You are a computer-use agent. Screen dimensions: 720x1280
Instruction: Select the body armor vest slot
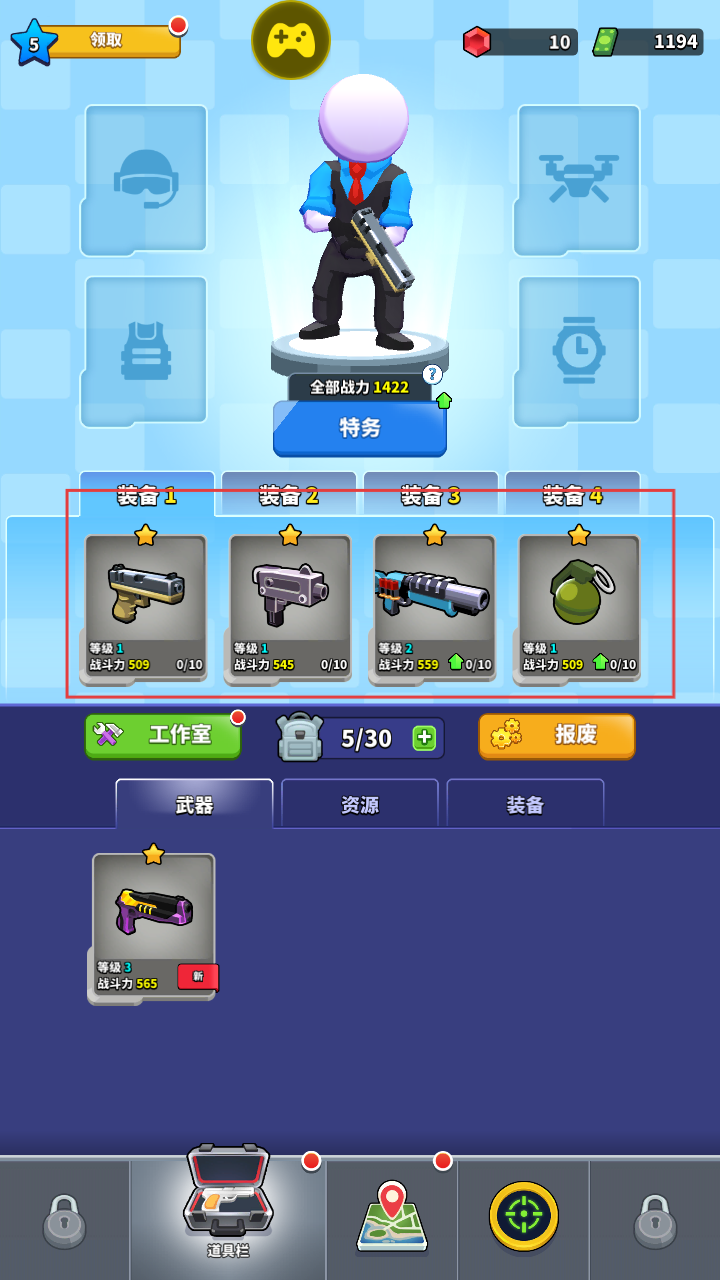[x=146, y=350]
